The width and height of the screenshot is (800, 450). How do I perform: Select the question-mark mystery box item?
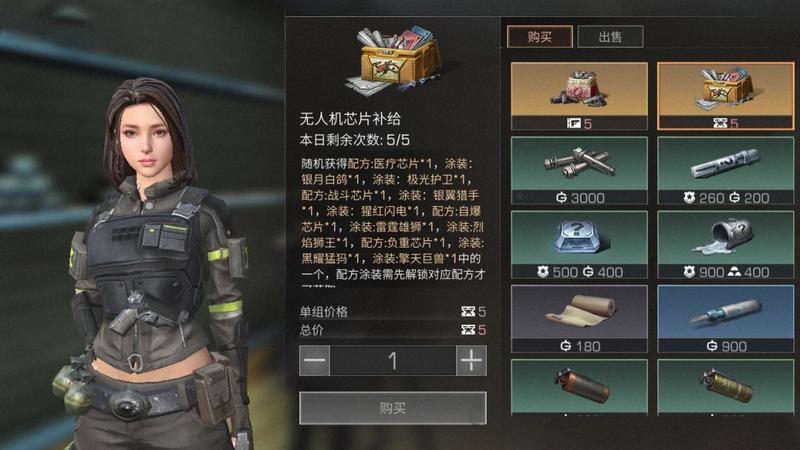(579, 244)
